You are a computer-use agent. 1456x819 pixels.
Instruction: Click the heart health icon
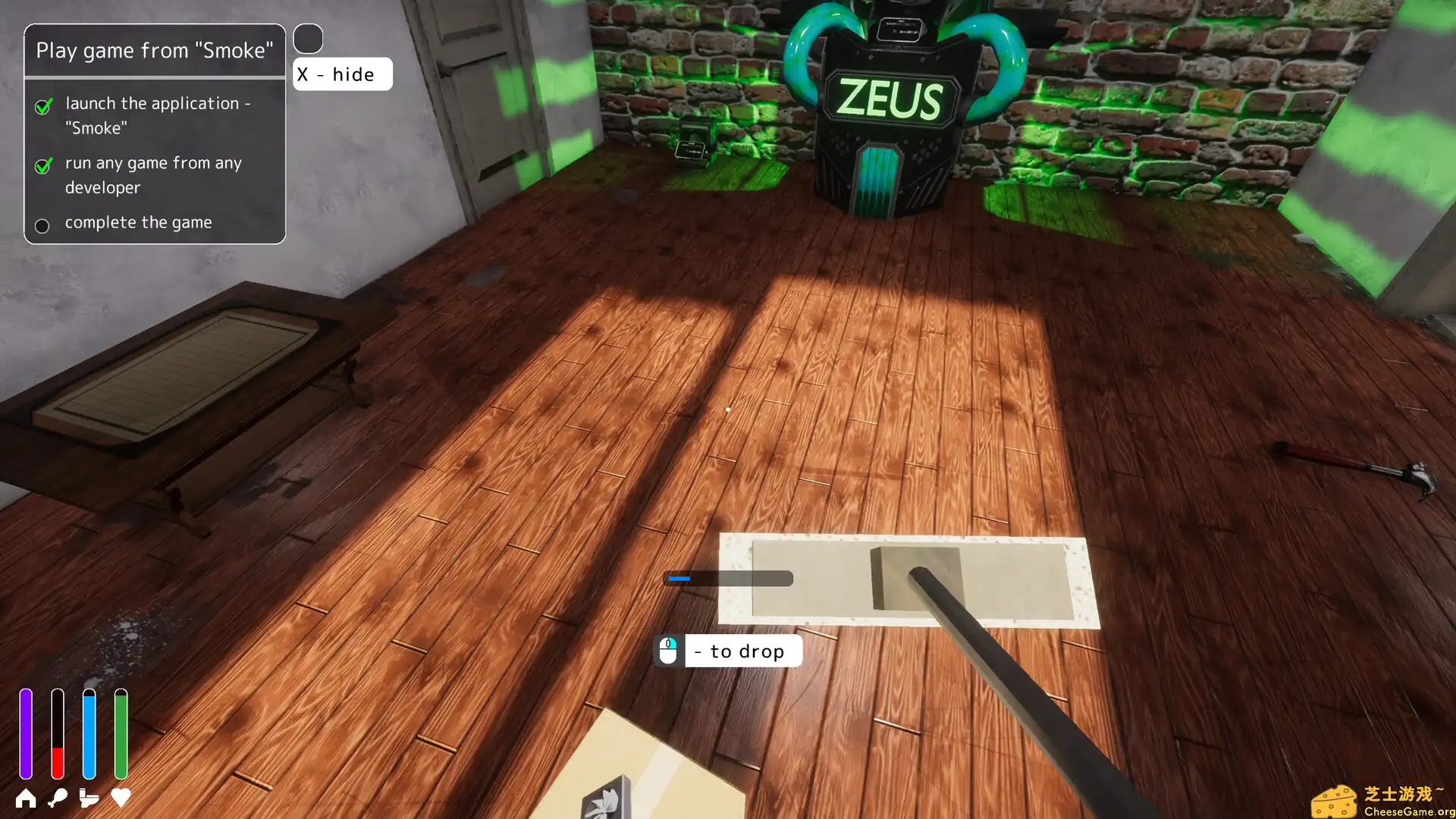coord(120,798)
